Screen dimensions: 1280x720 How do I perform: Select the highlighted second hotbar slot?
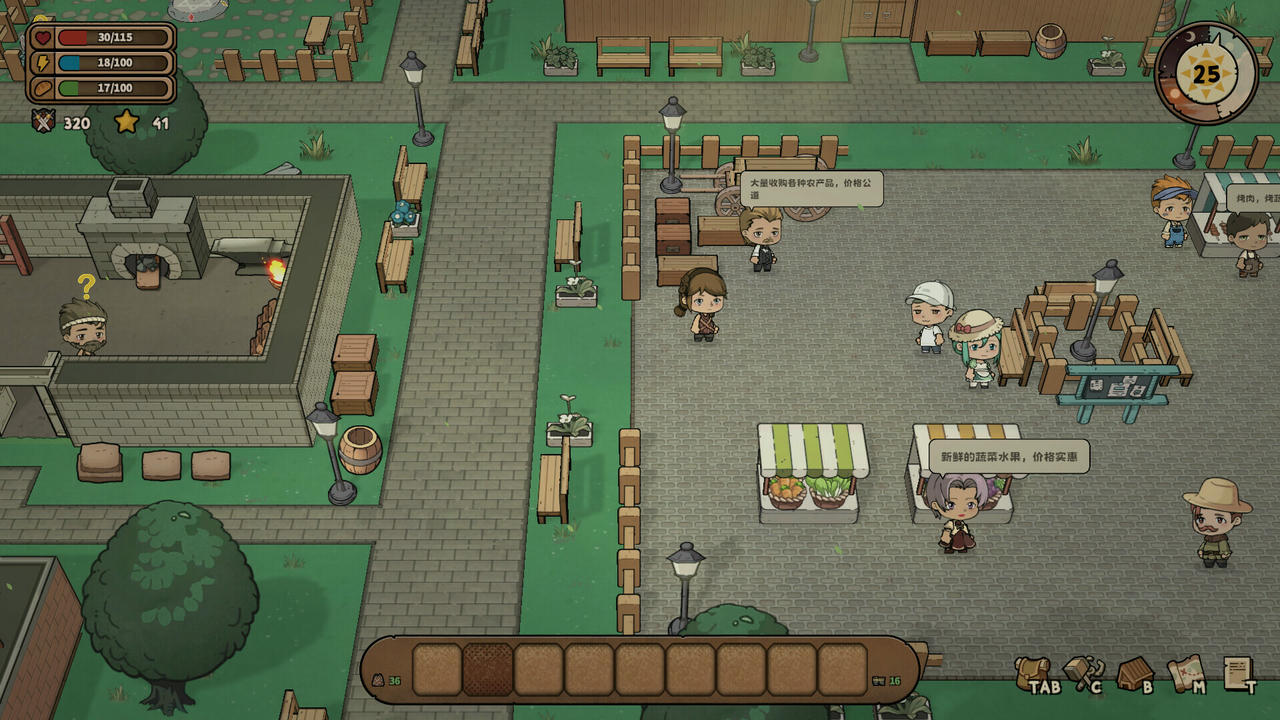pyautogui.click(x=489, y=667)
